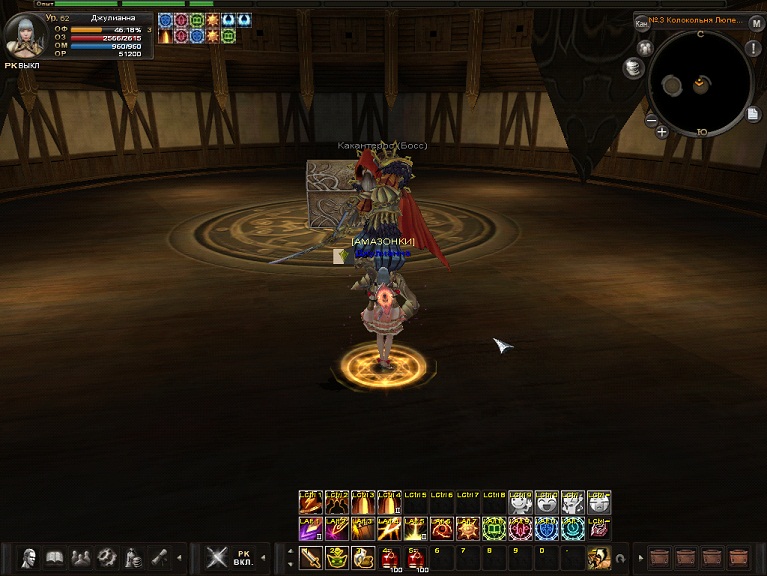
Task: Open the coin stack shop icon
Action: pyautogui.click(x=632, y=68)
